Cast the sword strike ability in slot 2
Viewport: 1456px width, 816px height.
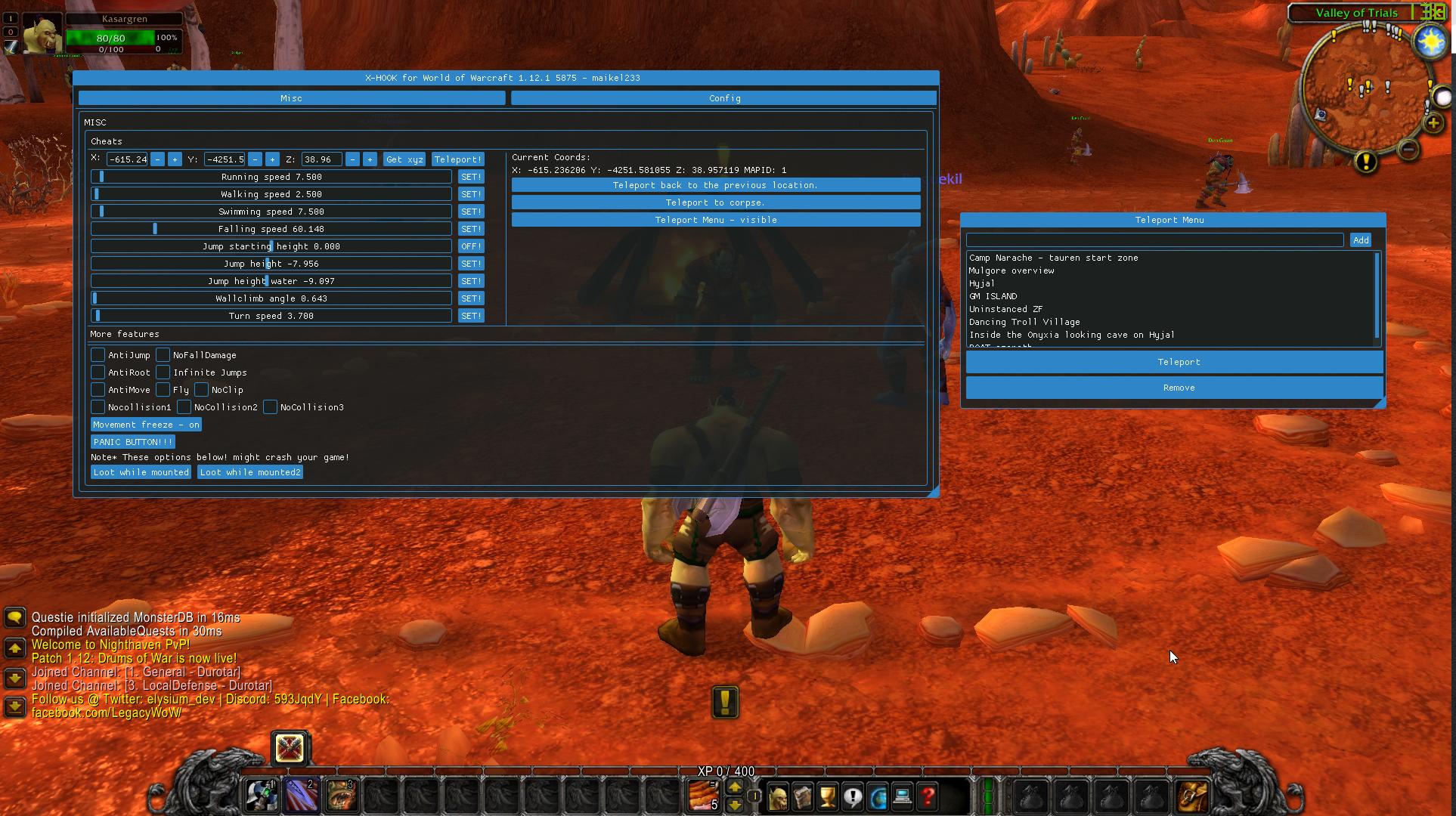[300, 795]
